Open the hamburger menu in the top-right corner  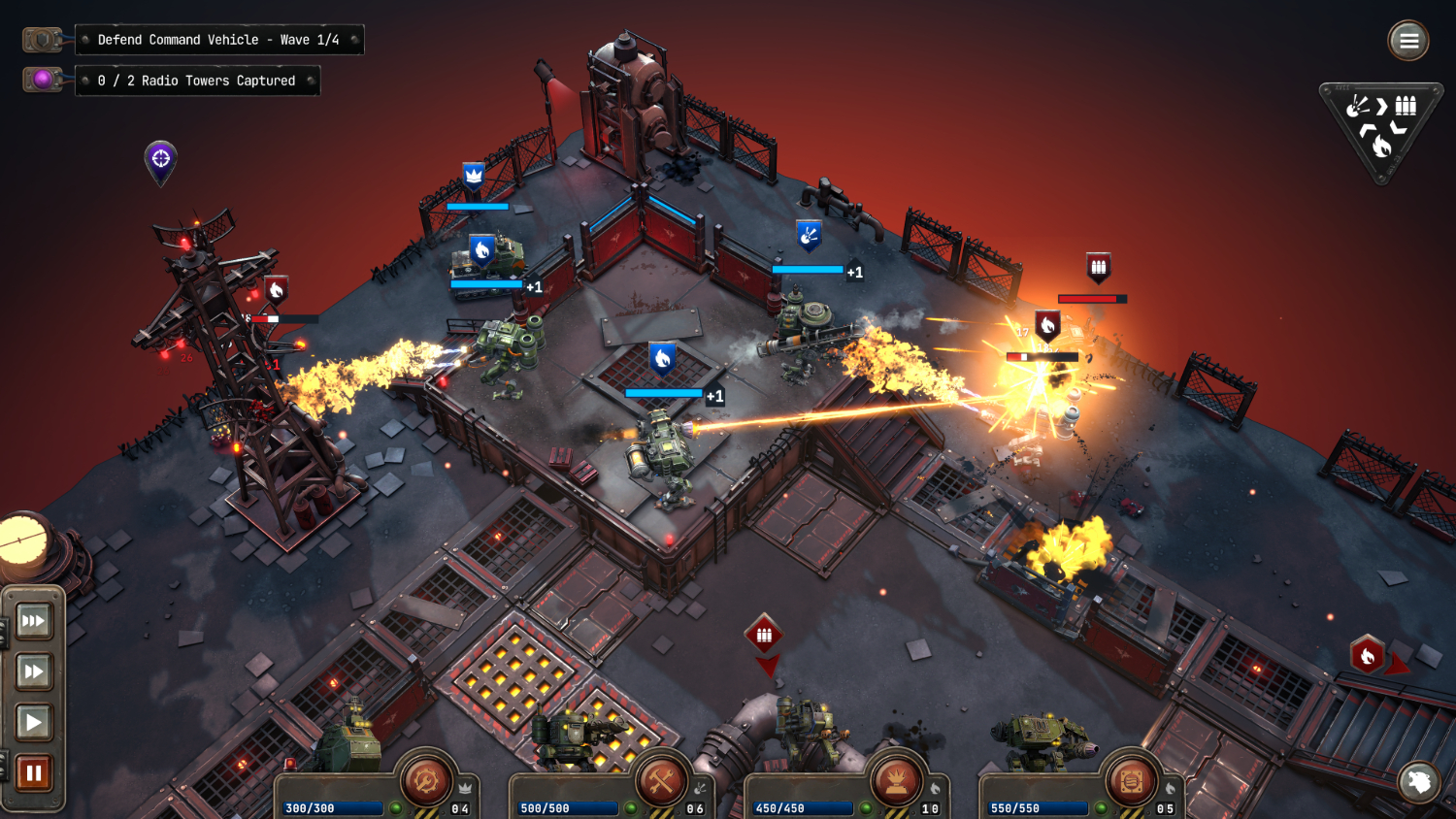[x=1408, y=41]
